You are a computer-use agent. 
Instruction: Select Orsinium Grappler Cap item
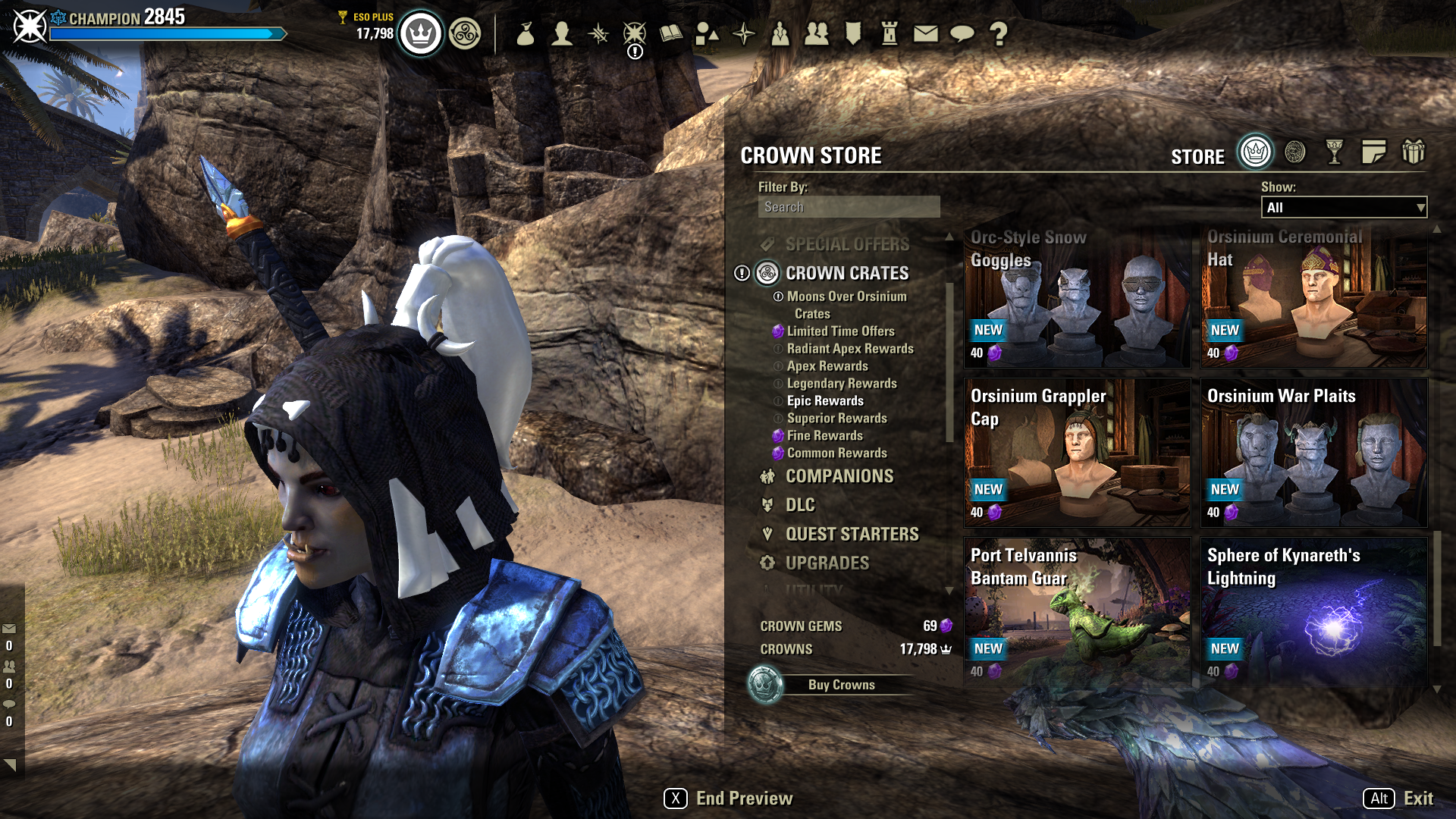point(1077,453)
